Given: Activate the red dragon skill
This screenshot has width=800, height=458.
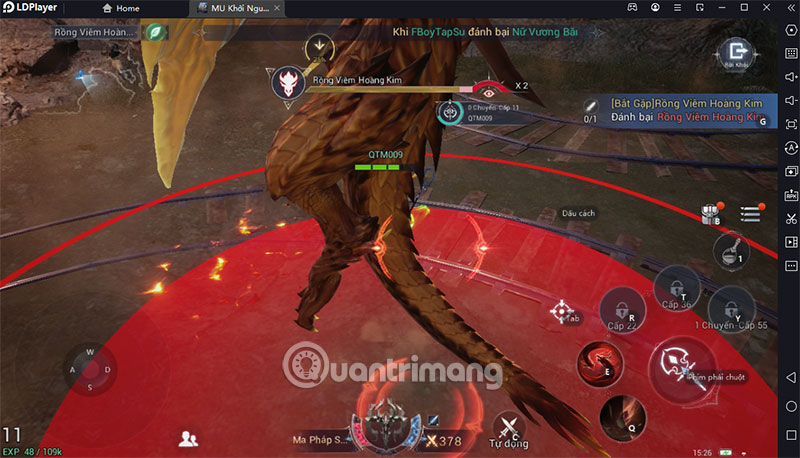Looking at the screenshot, I should tap(600, 362).
